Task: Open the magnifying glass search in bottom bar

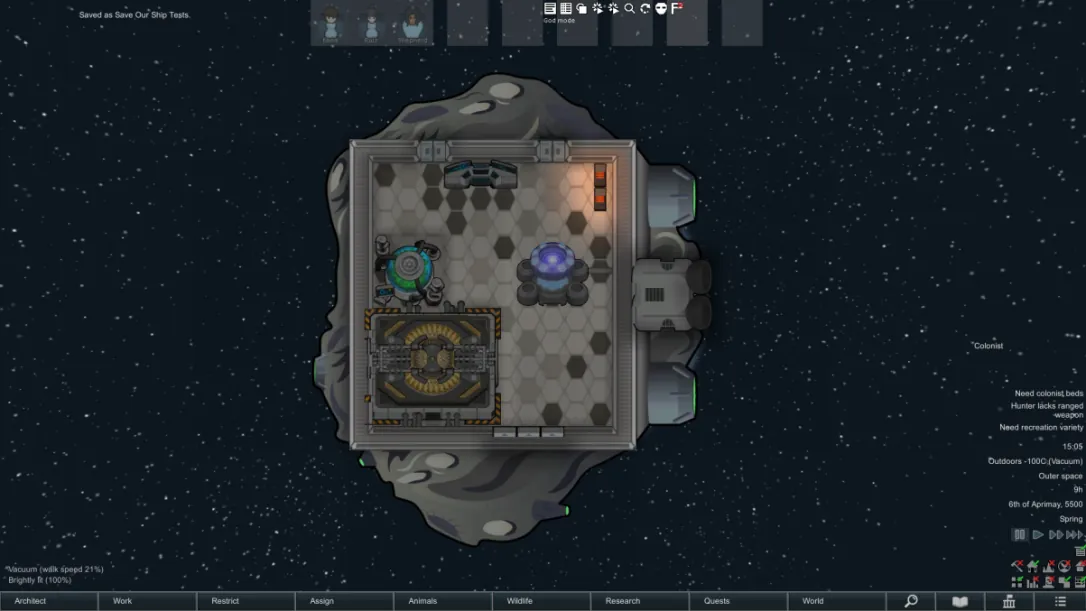Action: tap(911, 601)
